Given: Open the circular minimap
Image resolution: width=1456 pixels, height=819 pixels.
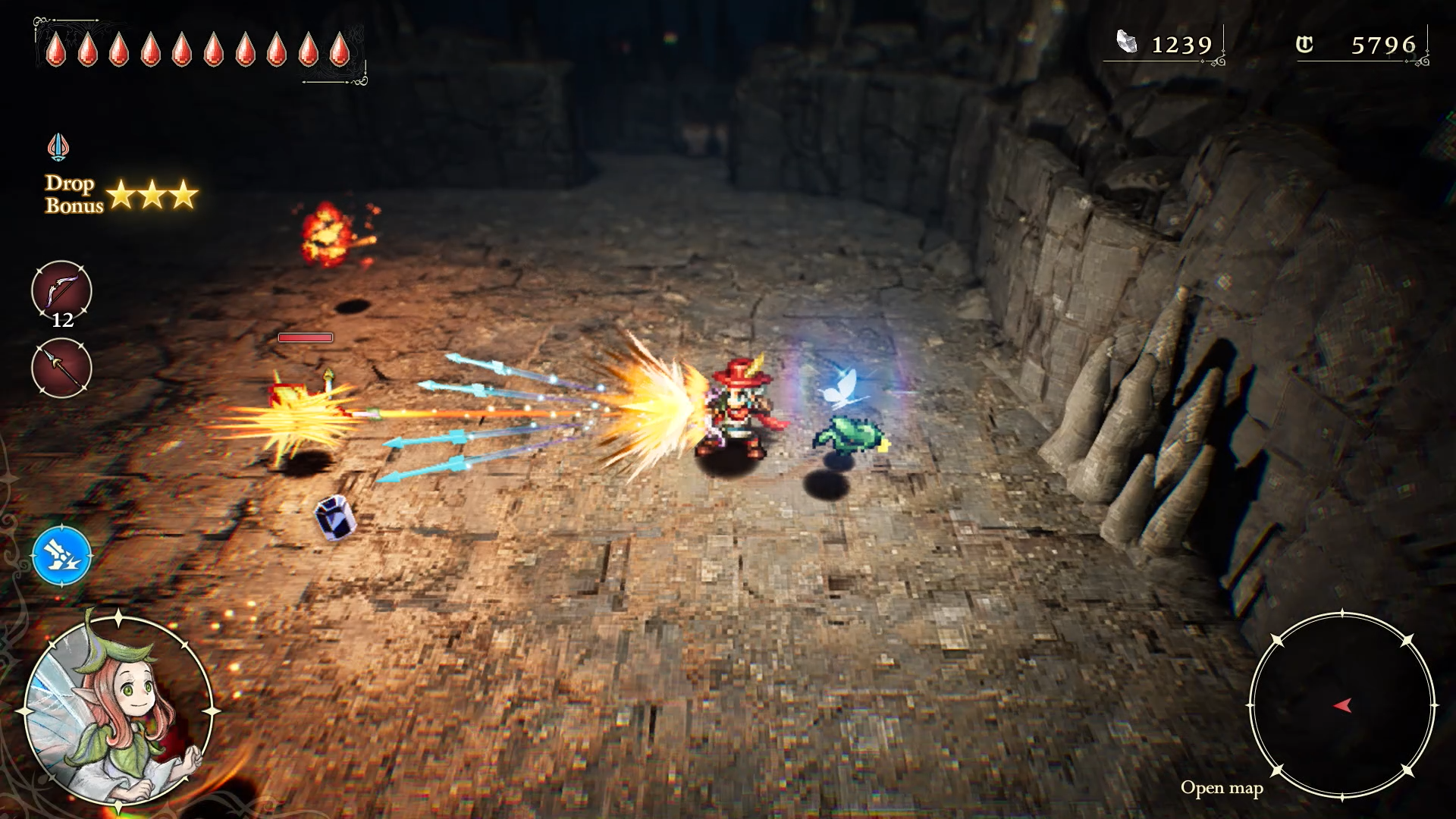Looking at the screenshot, I should 1341,705.
